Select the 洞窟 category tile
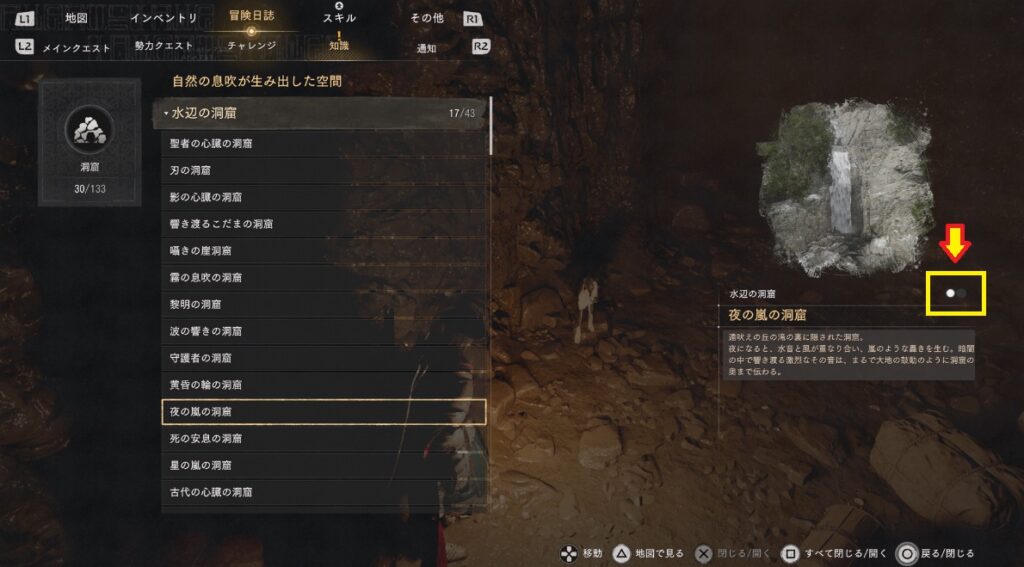This screenshot has width=1024, height=567. click(x=89, y=141)
